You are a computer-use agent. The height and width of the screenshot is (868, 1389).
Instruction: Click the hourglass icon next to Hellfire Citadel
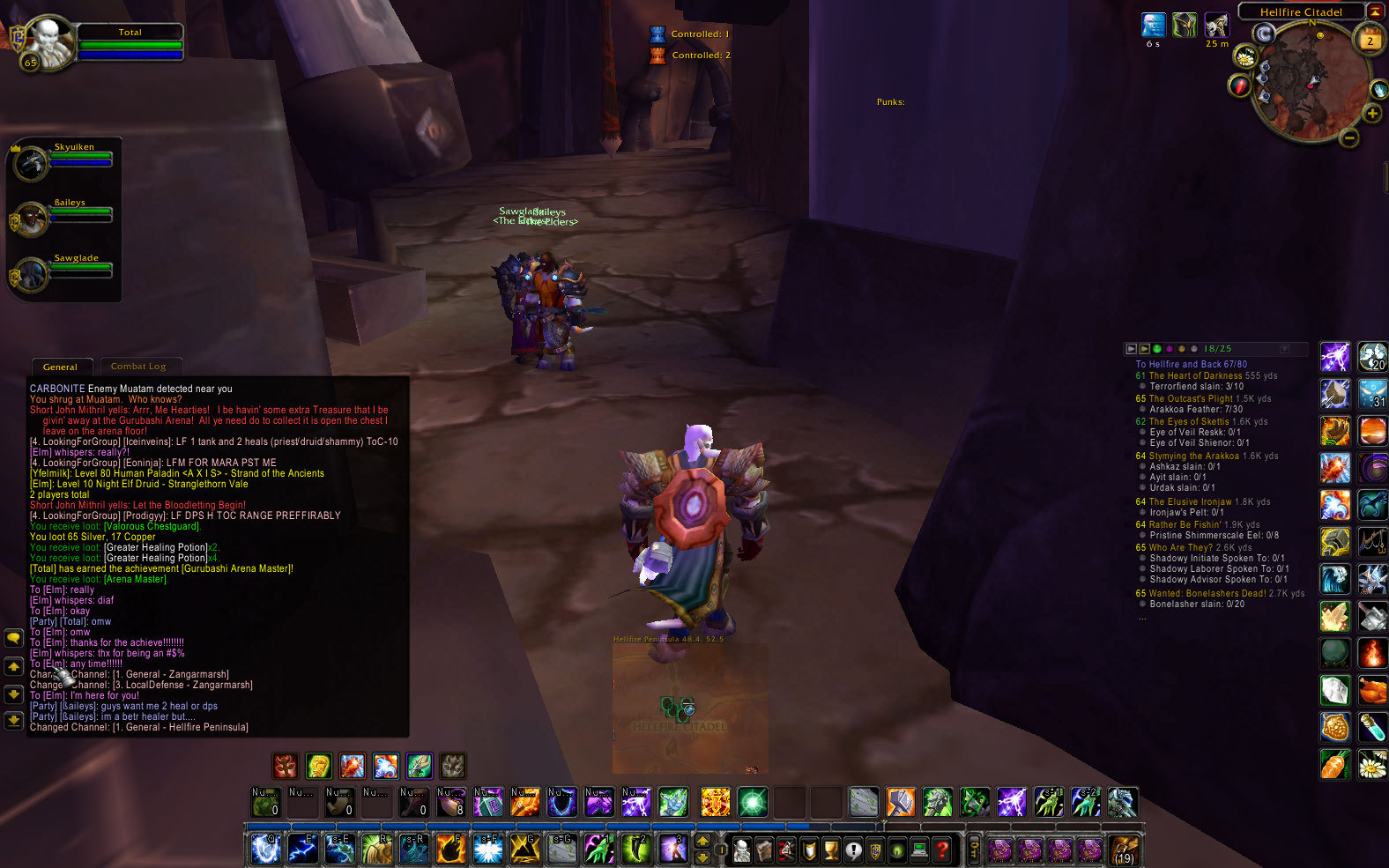1376,11
